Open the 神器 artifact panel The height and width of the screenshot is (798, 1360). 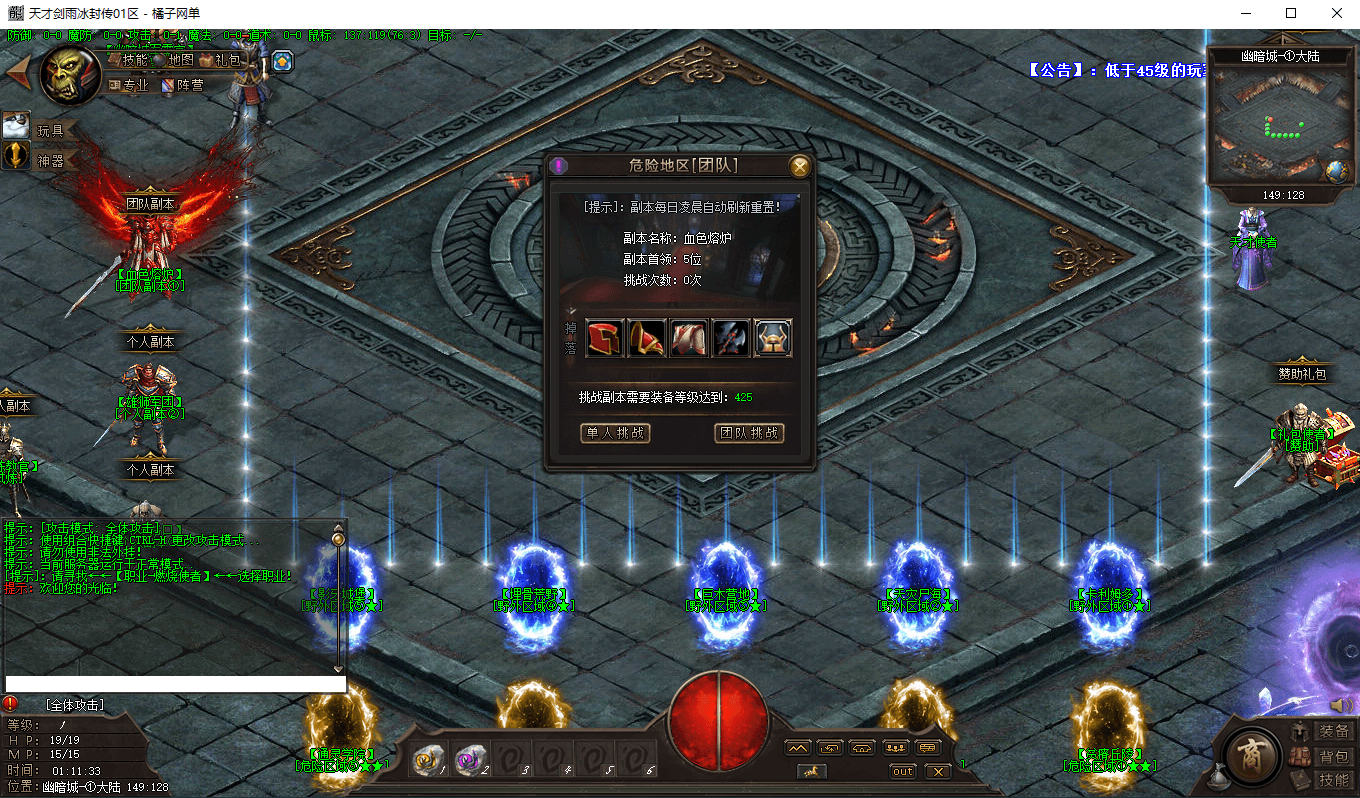coord(40,159)
